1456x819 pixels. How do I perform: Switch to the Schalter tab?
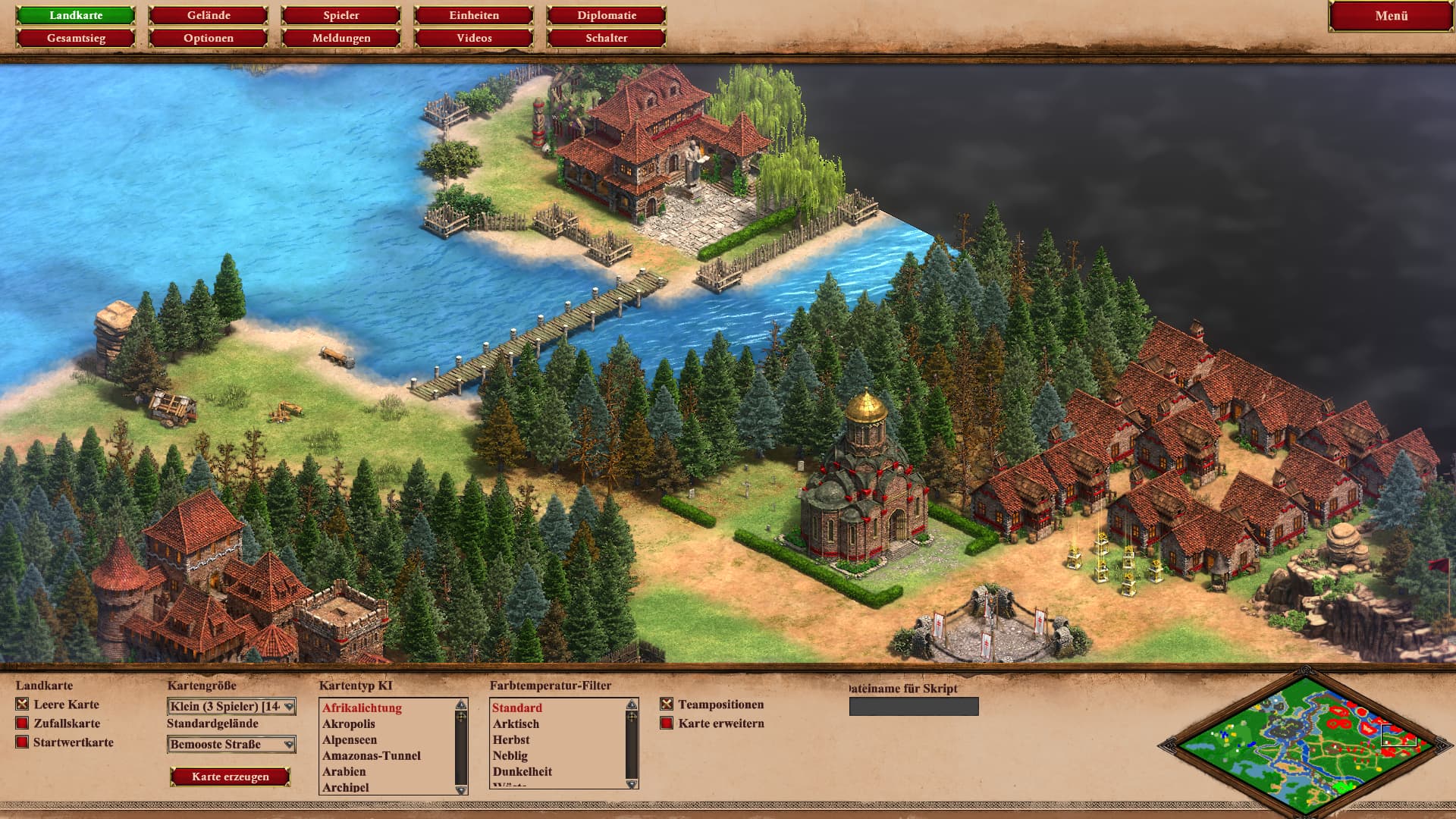click(607, 38)
